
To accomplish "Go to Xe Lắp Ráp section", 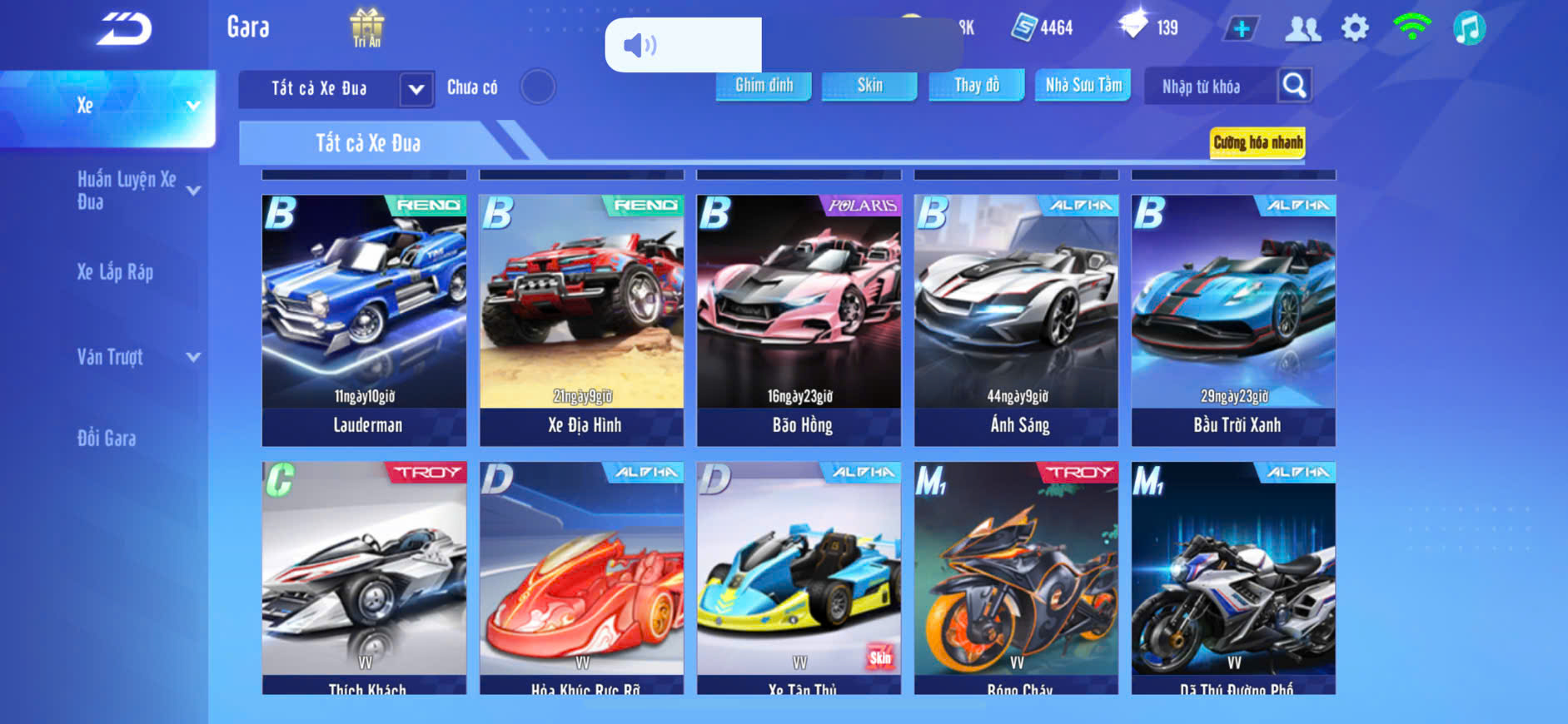I will click(x=116, y=272).
